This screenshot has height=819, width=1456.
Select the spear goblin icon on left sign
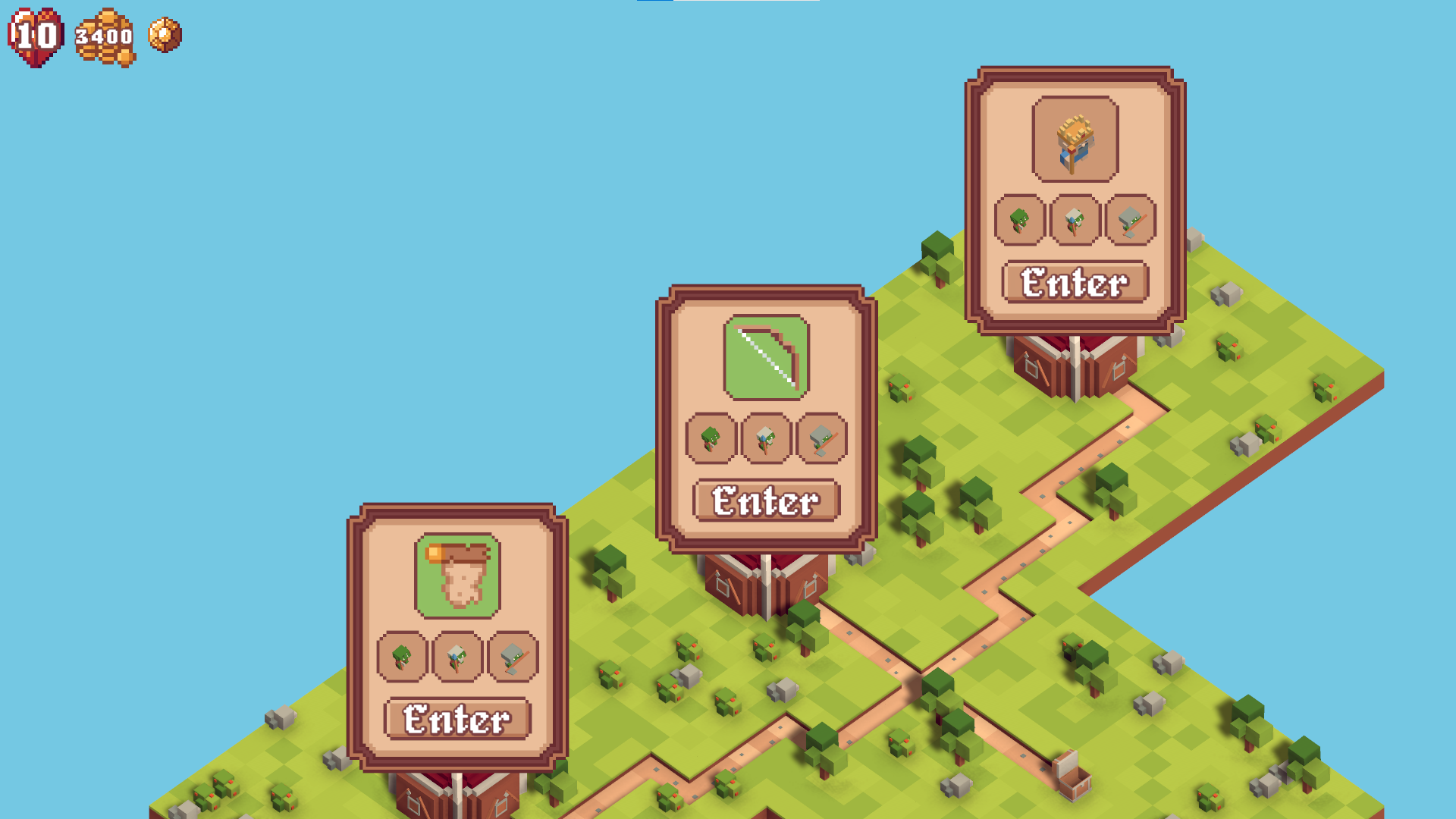[456, 659]
